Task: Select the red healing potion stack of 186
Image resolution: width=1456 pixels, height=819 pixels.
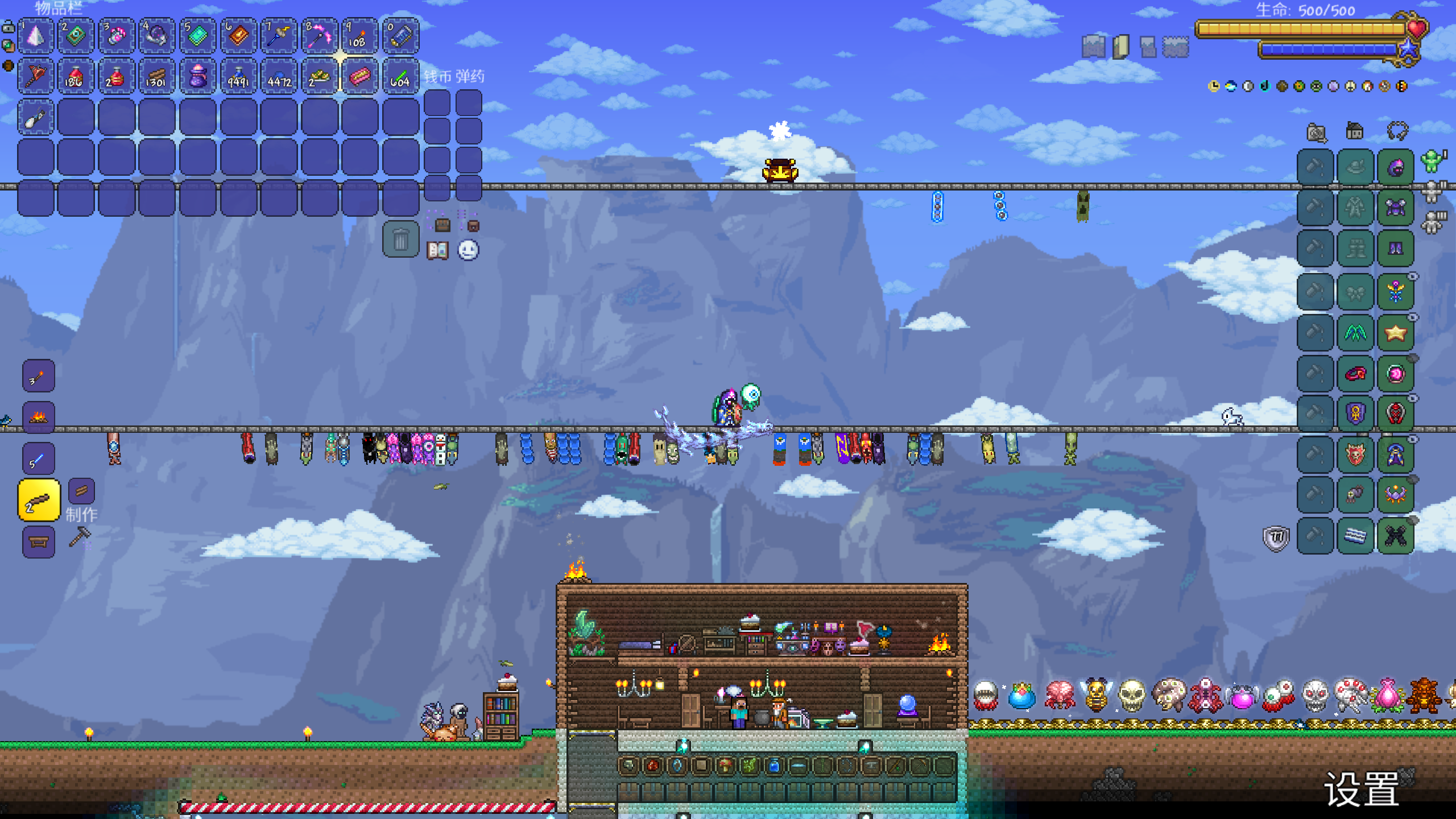Action: (x=76, y=76)
